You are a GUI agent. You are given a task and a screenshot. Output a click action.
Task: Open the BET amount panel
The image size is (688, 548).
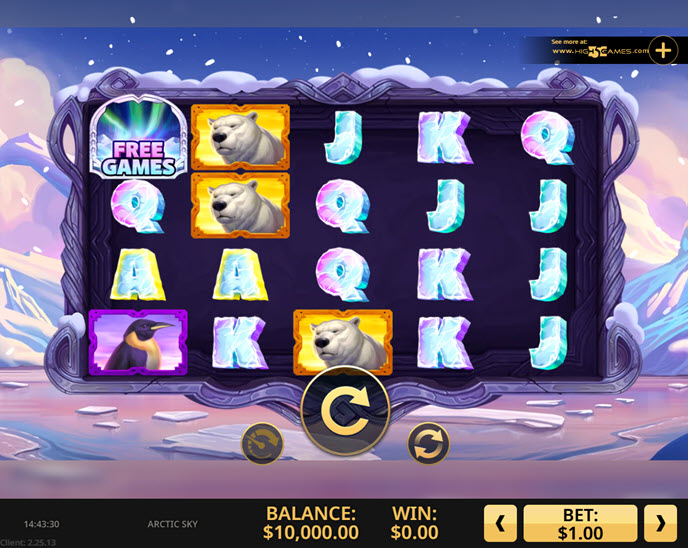[x=580, y=522]
